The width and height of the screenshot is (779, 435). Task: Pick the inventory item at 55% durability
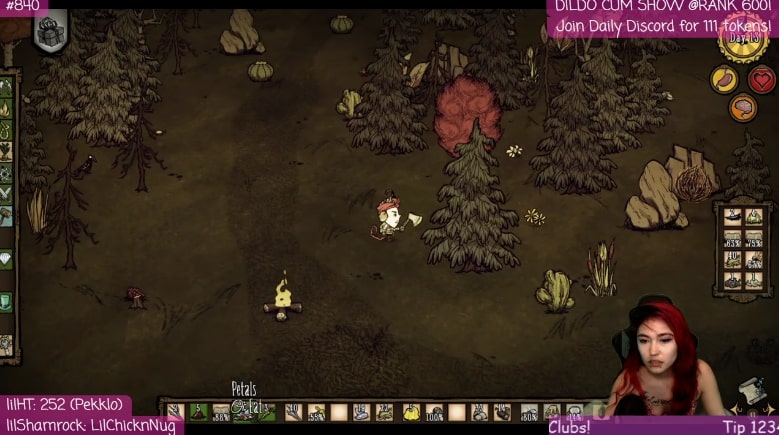tap(316, 411)
